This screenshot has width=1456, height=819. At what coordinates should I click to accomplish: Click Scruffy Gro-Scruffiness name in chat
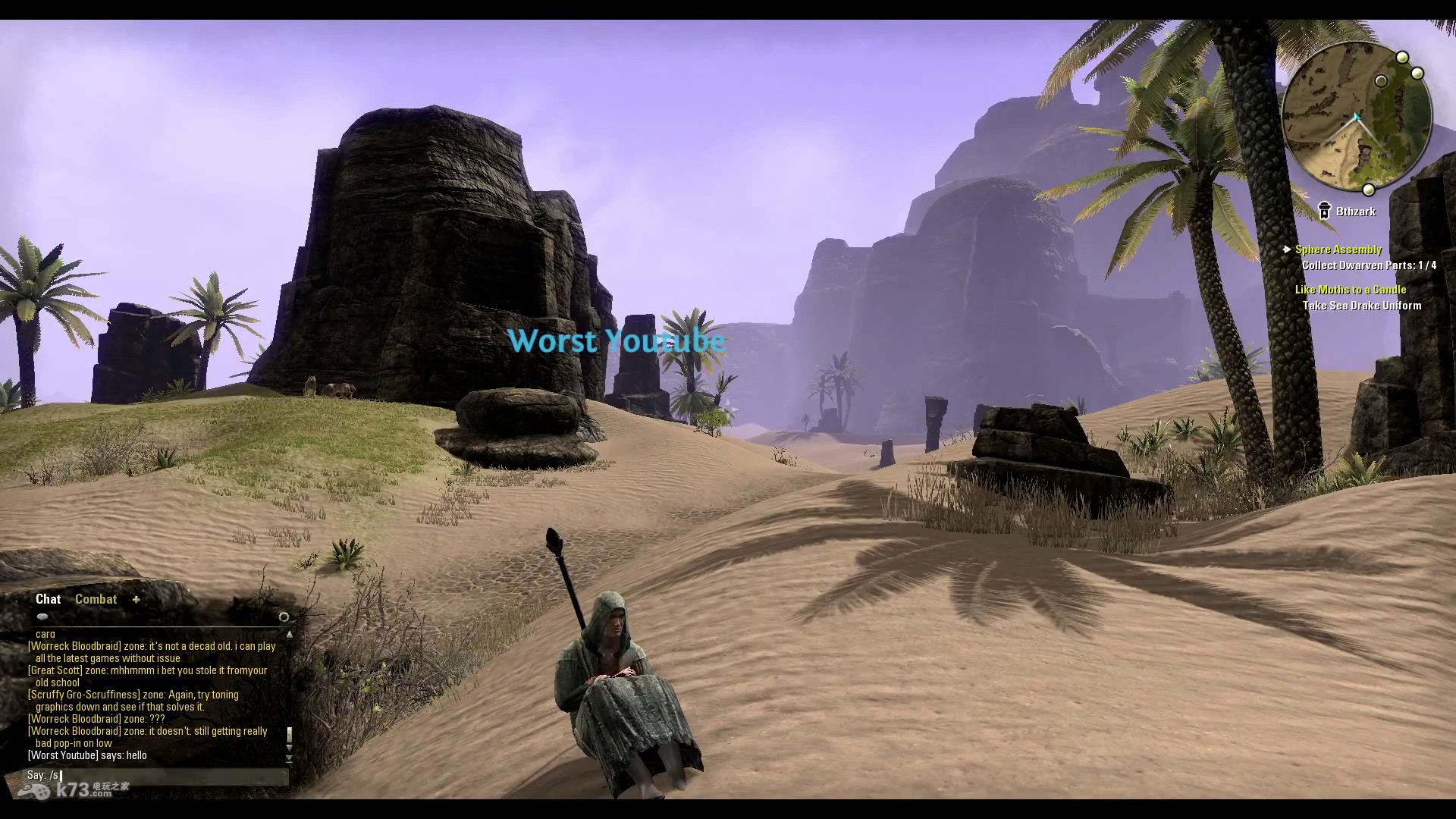click(84, 695)
